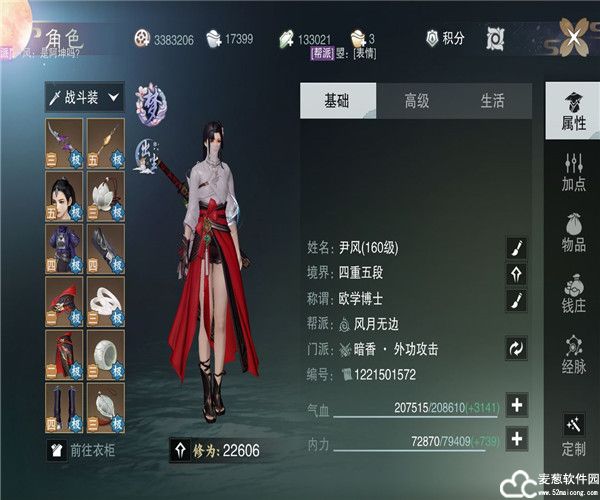This screenshot has width=600, height=500.
Task: Switch the 门派 attack type with refresh icon
Action: pyautogui.click(x=517, y=349)
